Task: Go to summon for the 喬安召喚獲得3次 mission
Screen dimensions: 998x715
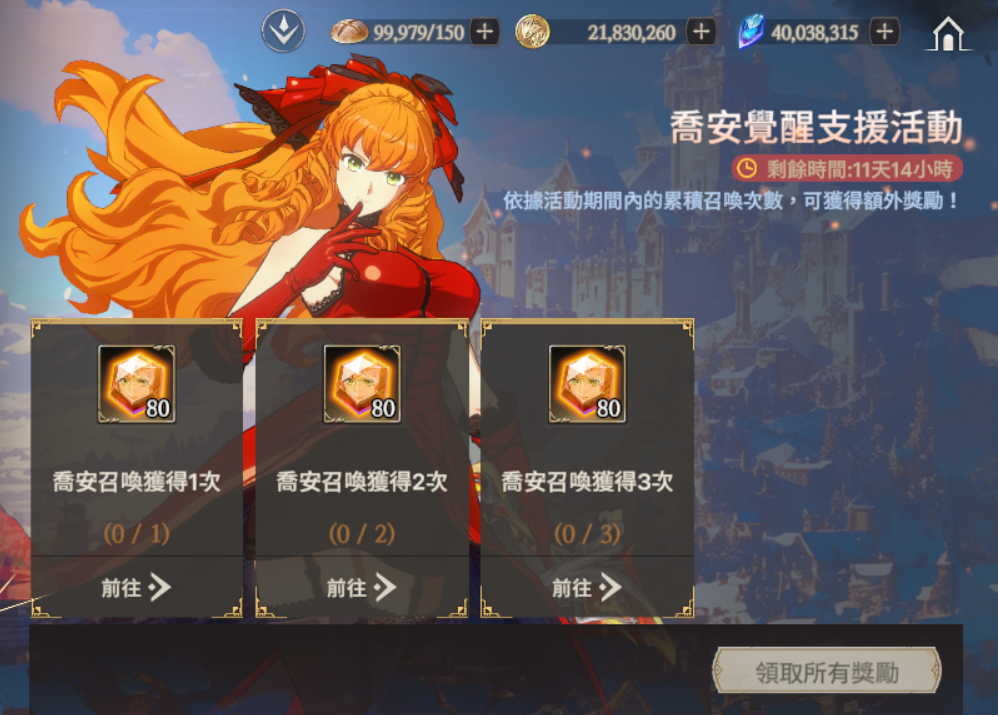Action: tap(586, 588)
